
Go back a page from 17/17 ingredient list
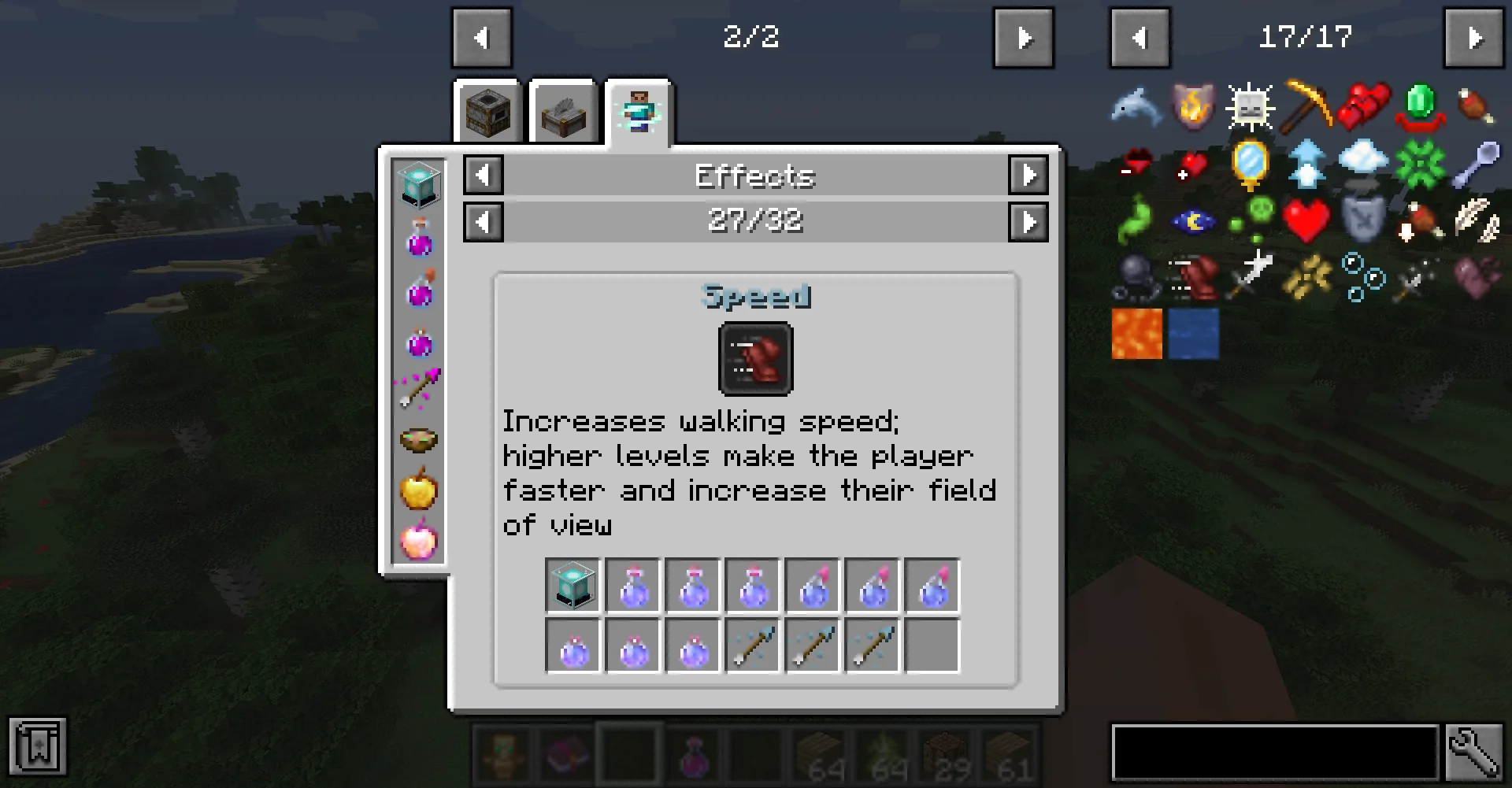[x=1140, y=36]
